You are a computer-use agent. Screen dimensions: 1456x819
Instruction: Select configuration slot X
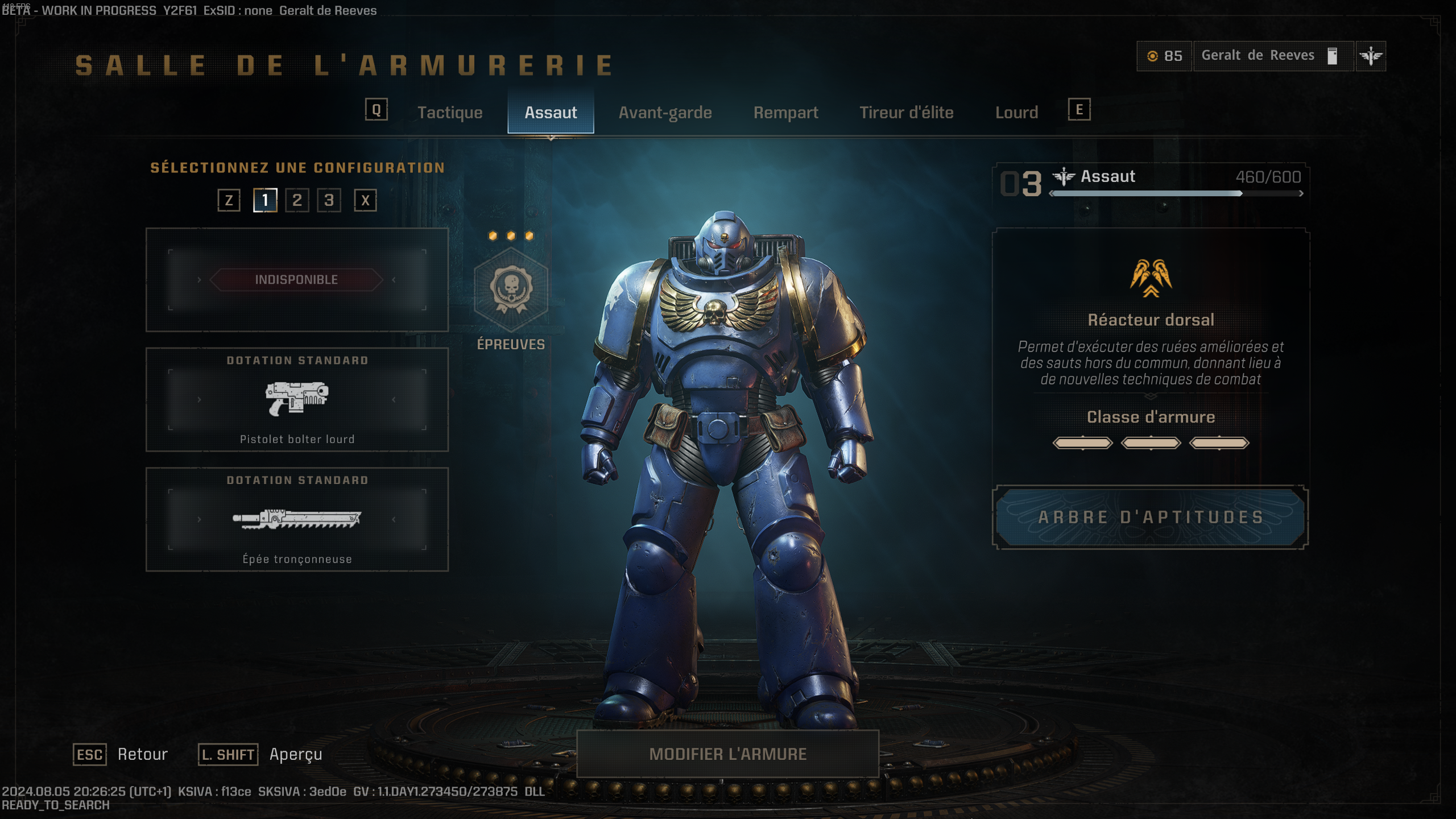pyautogui.click(x=363, y=200)
